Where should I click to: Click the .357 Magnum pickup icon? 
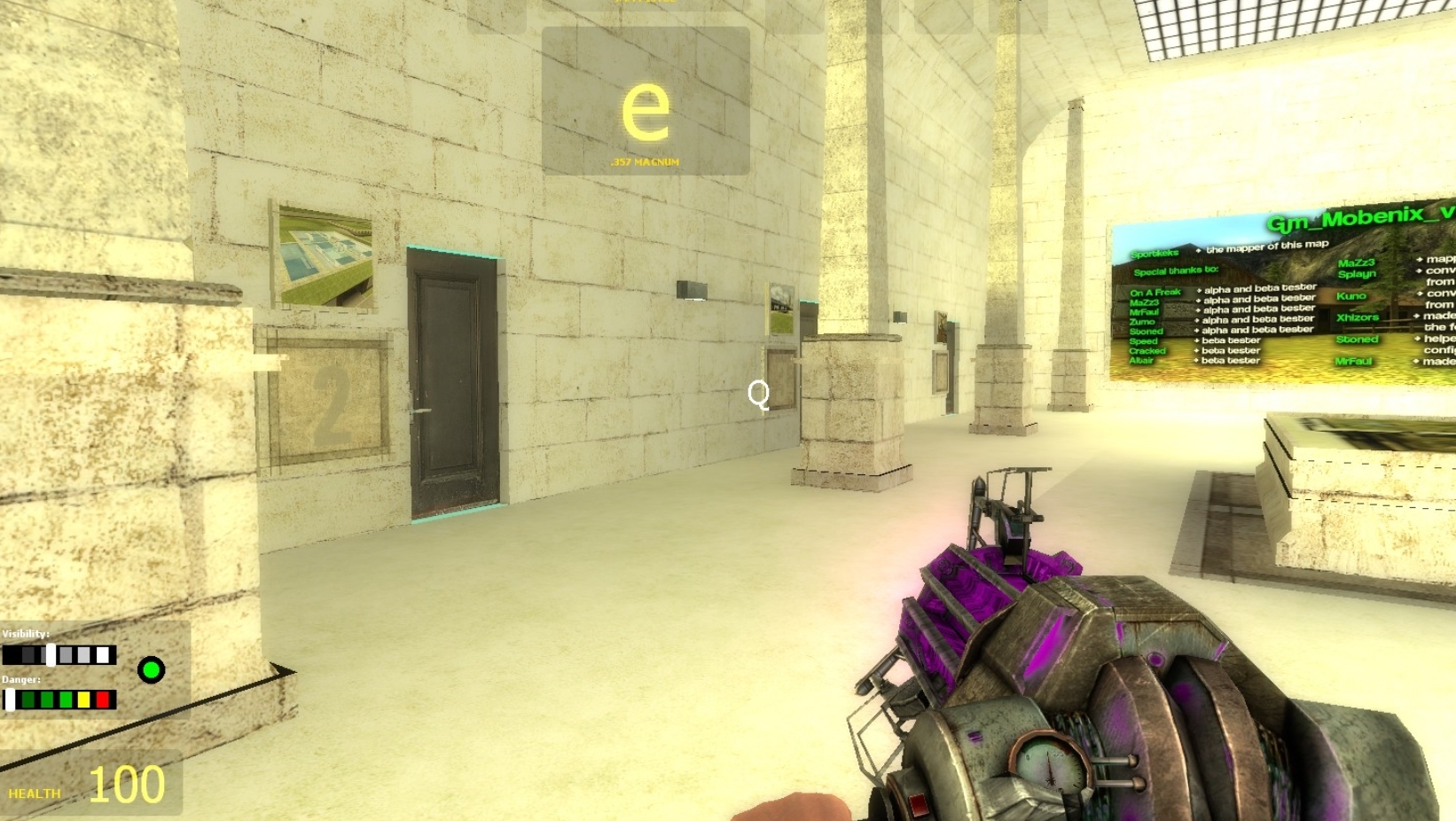click(x=645, y=162)
